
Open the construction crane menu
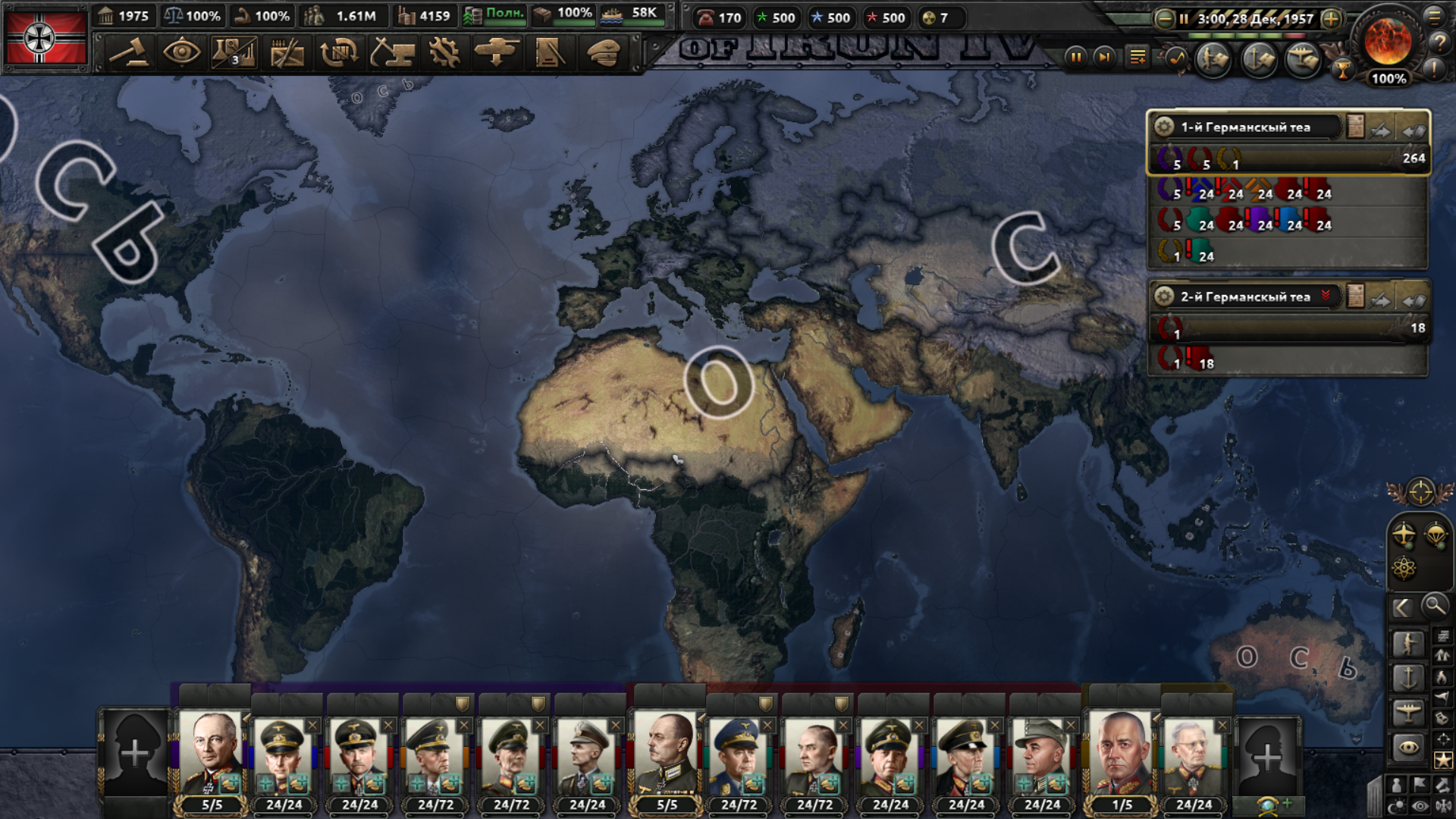[x=392, y=53]
